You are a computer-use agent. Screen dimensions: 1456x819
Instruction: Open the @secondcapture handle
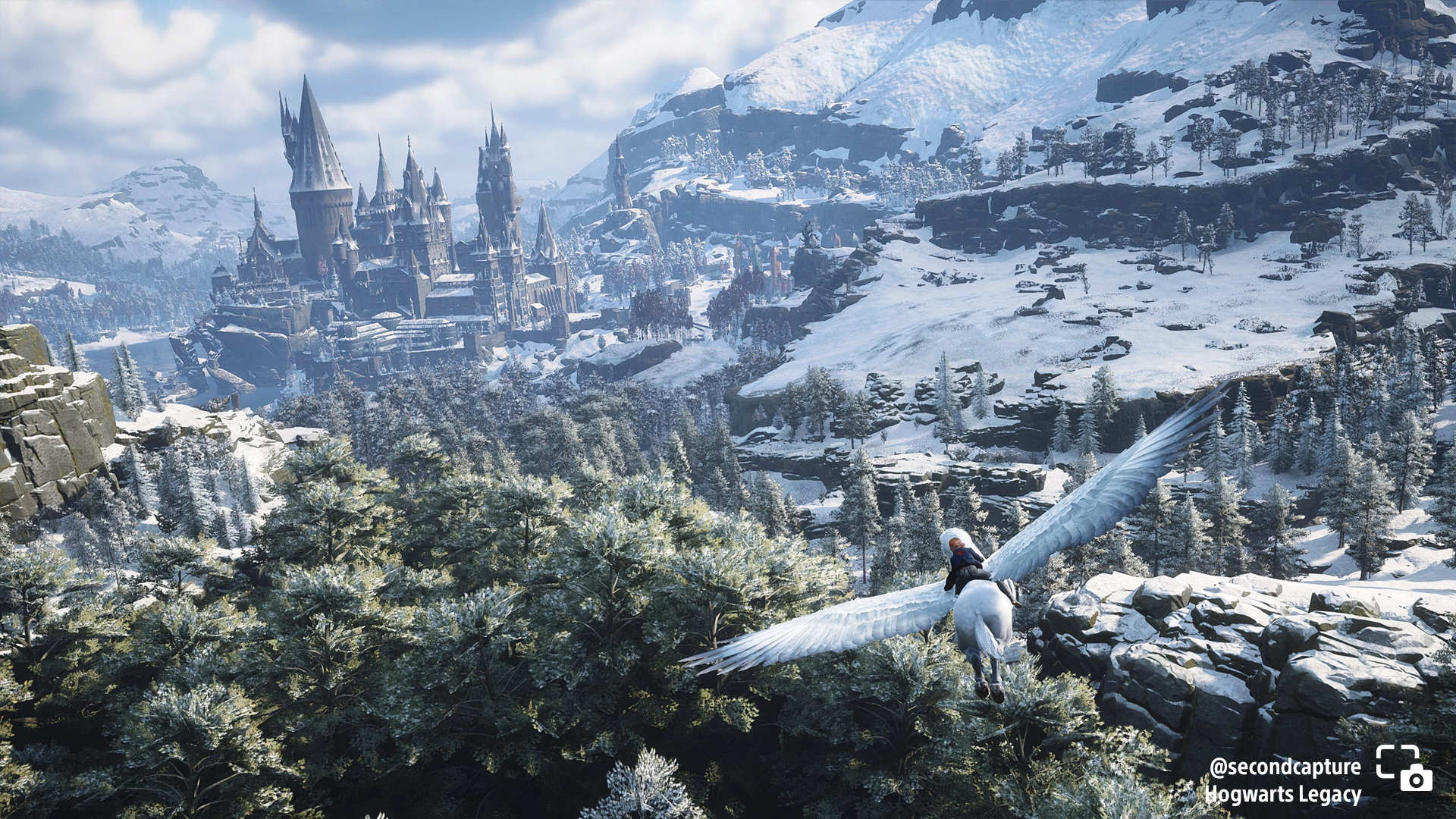pyautogui.click(x=1285, y=767)
